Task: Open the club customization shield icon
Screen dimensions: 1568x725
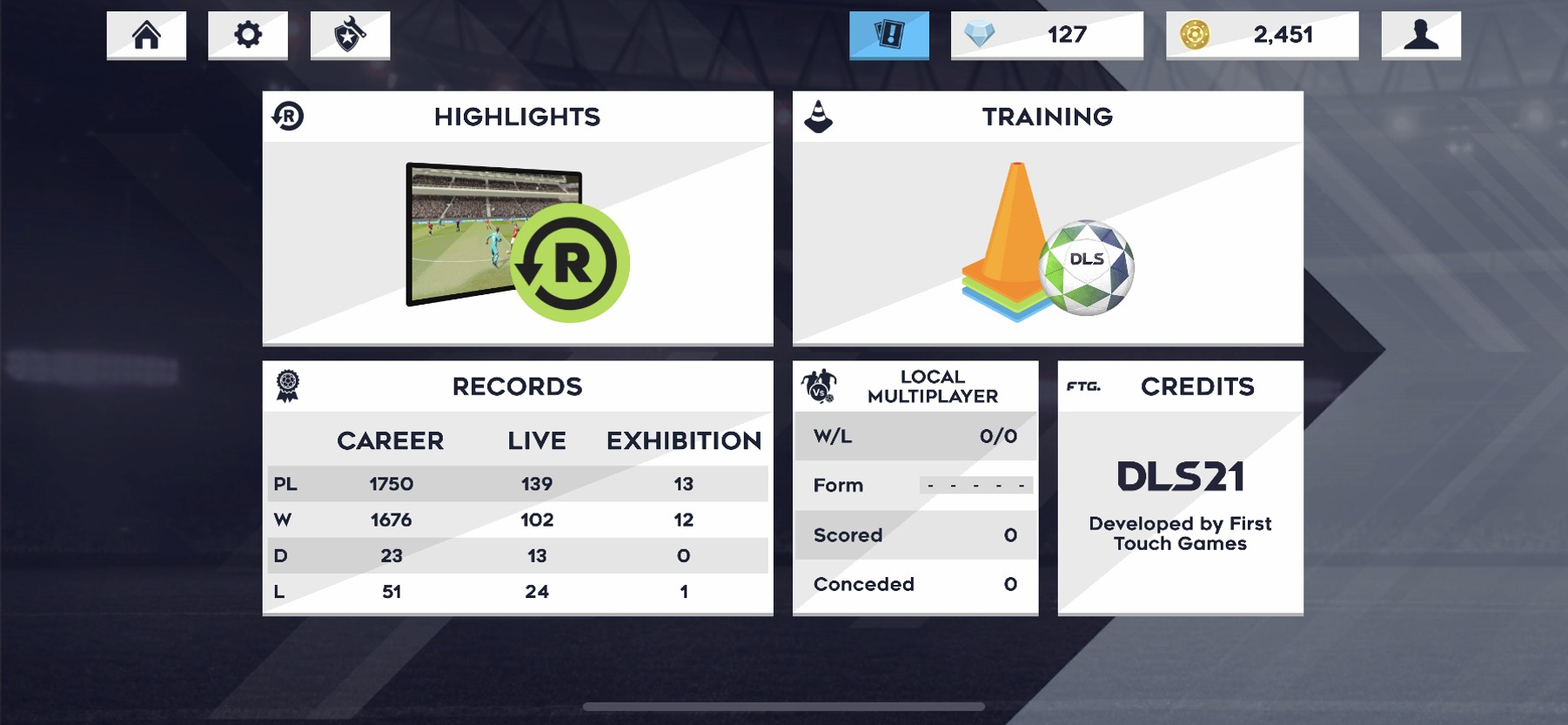Action: 350,35
